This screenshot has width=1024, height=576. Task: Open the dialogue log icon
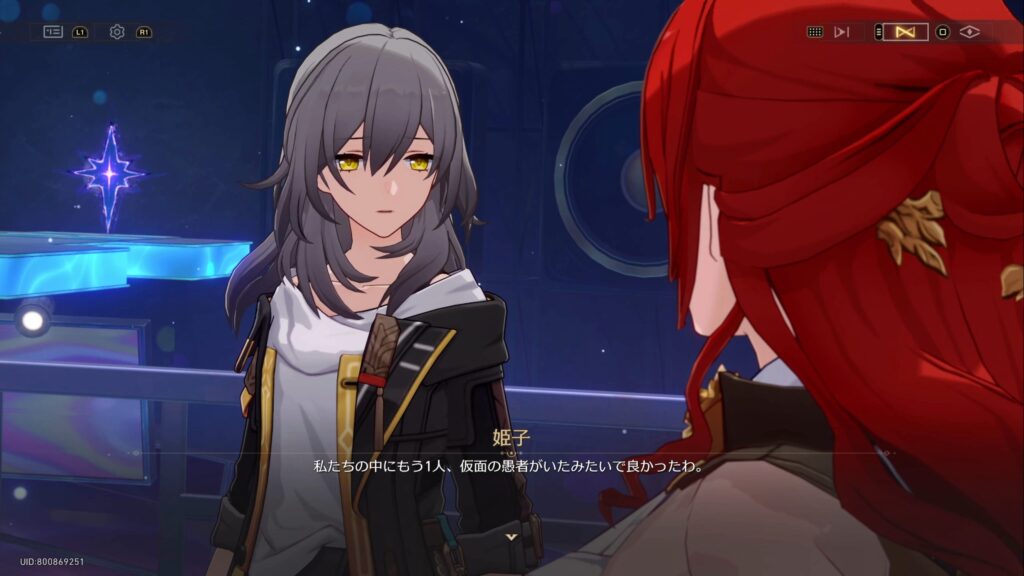53,32
